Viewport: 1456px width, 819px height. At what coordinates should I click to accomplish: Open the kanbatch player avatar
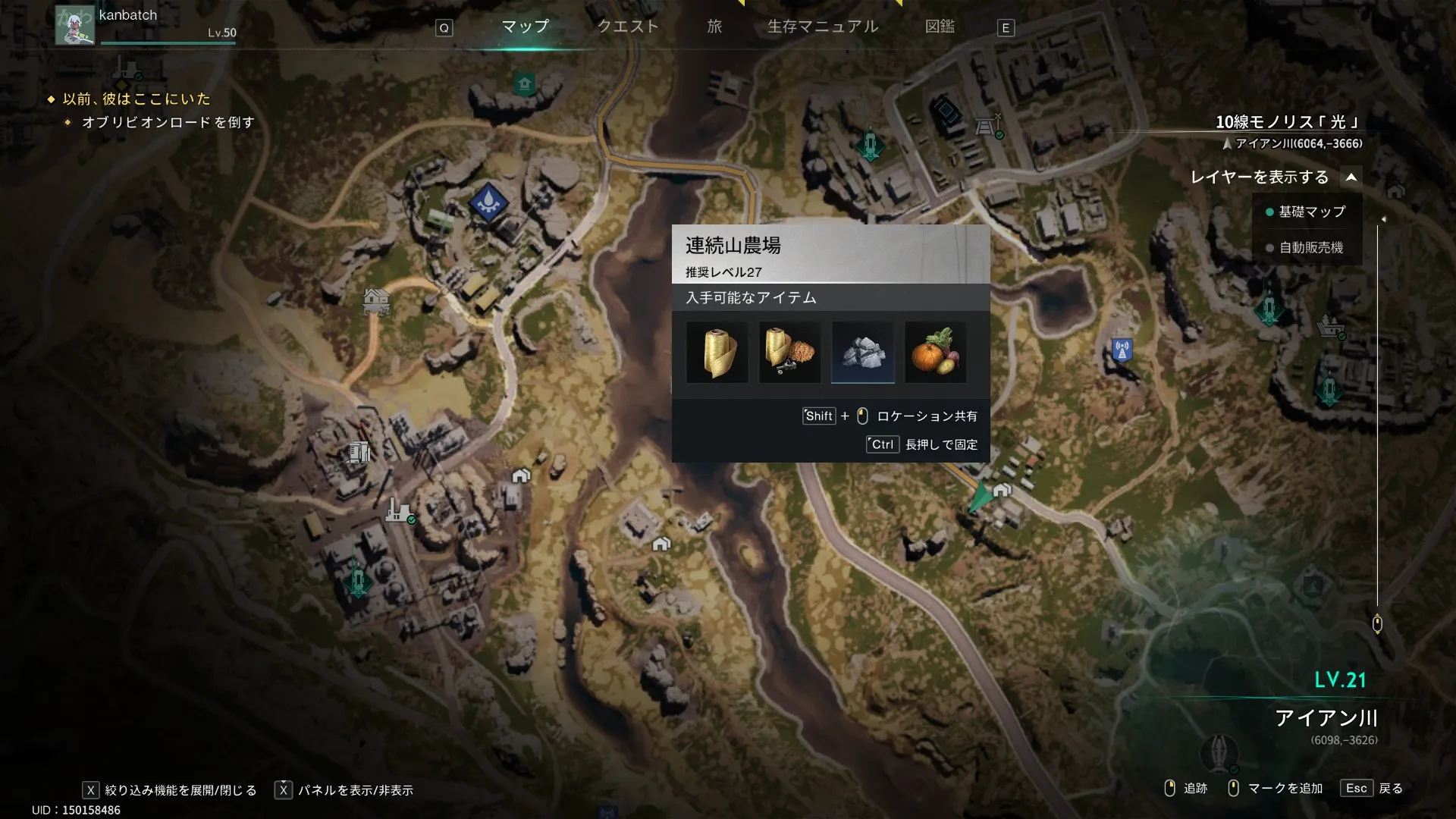click(74, 25)
